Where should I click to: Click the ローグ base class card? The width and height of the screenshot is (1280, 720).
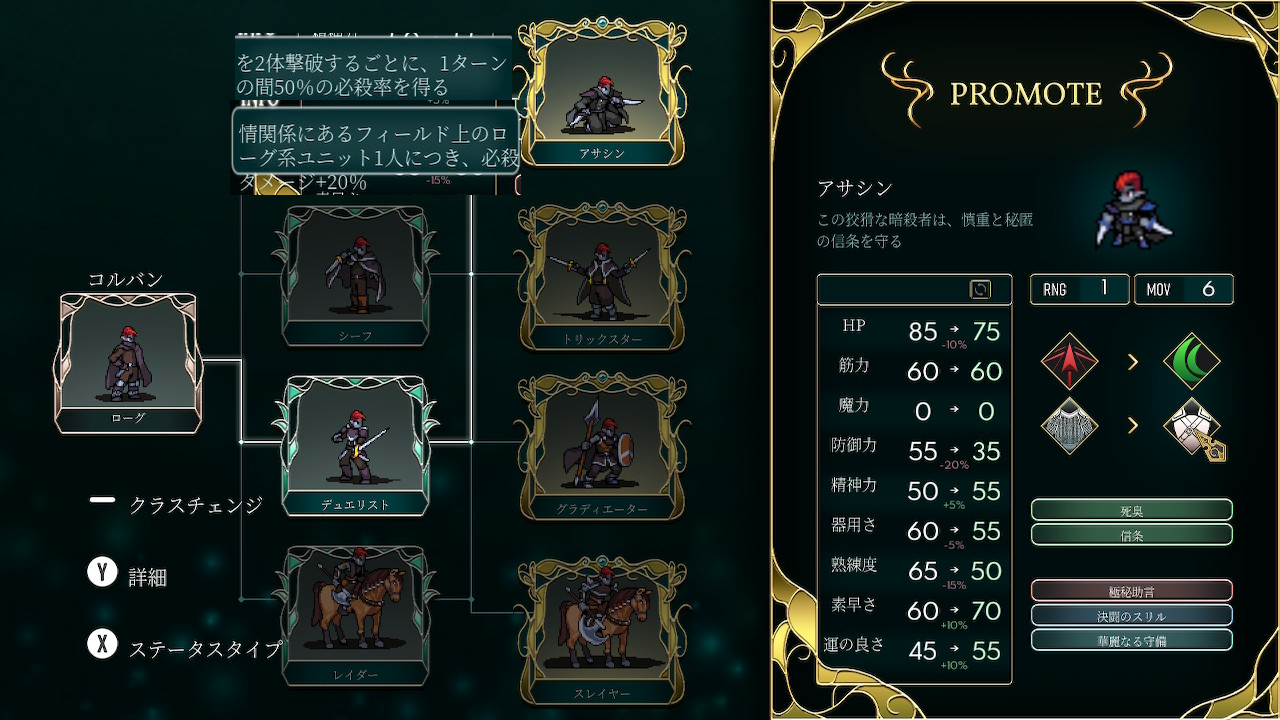[128, 363]
